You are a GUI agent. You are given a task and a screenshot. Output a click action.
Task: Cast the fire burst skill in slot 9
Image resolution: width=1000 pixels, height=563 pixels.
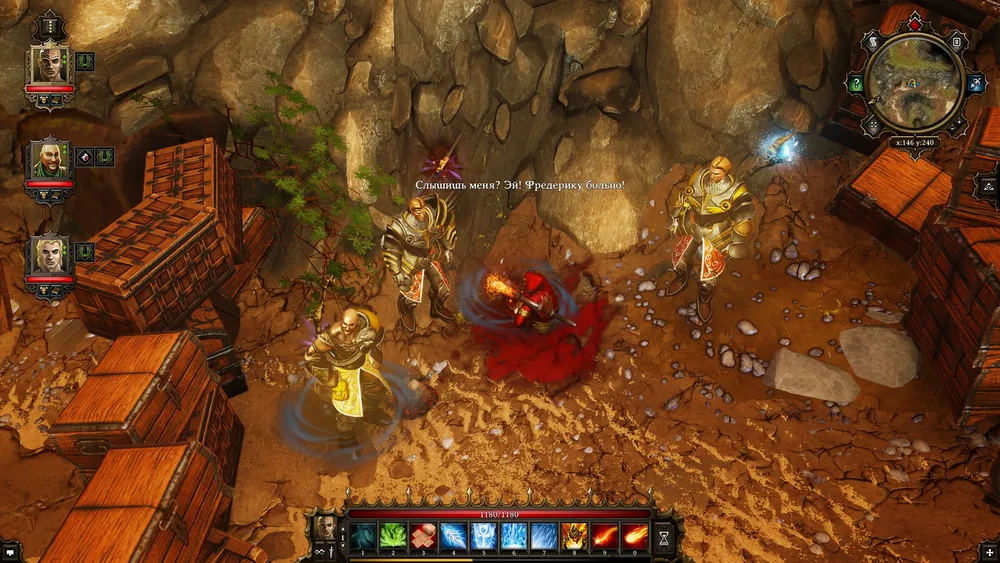pyautogui.click(x=604, y=537)
